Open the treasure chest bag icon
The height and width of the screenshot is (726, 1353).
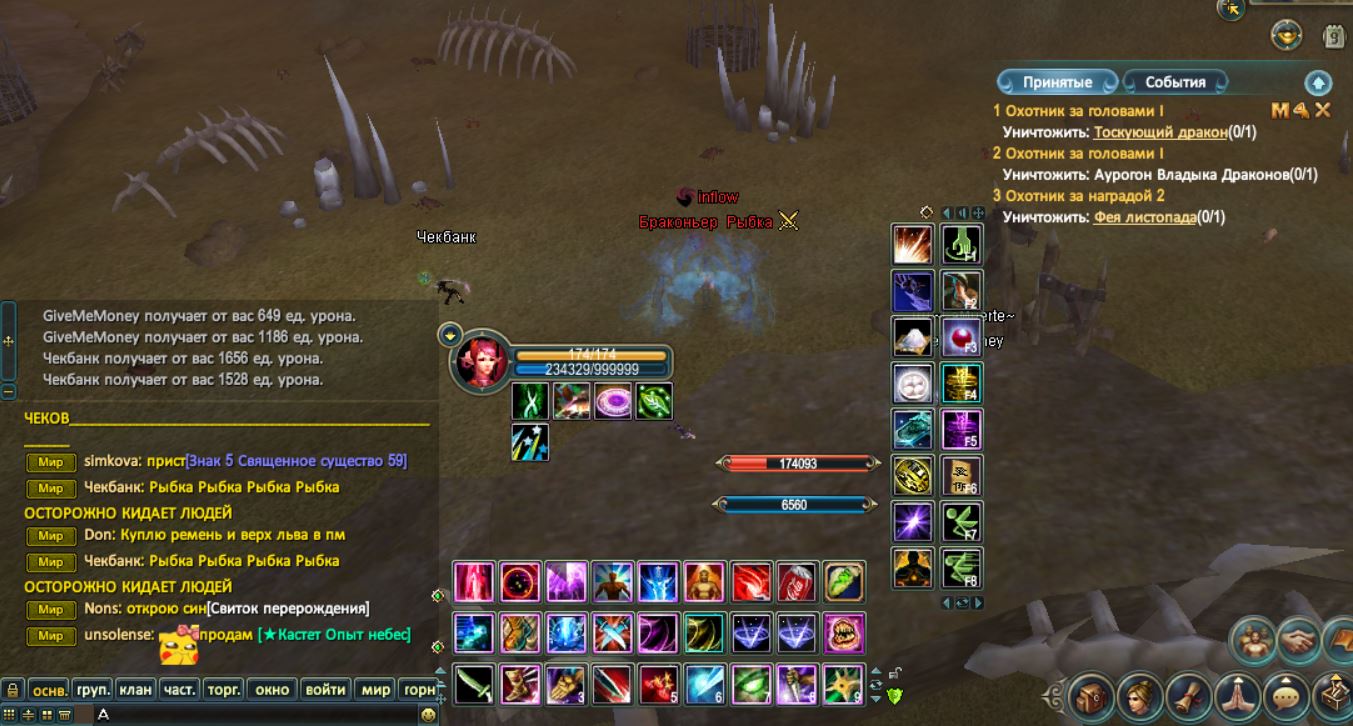click(x=1091, y=695)
